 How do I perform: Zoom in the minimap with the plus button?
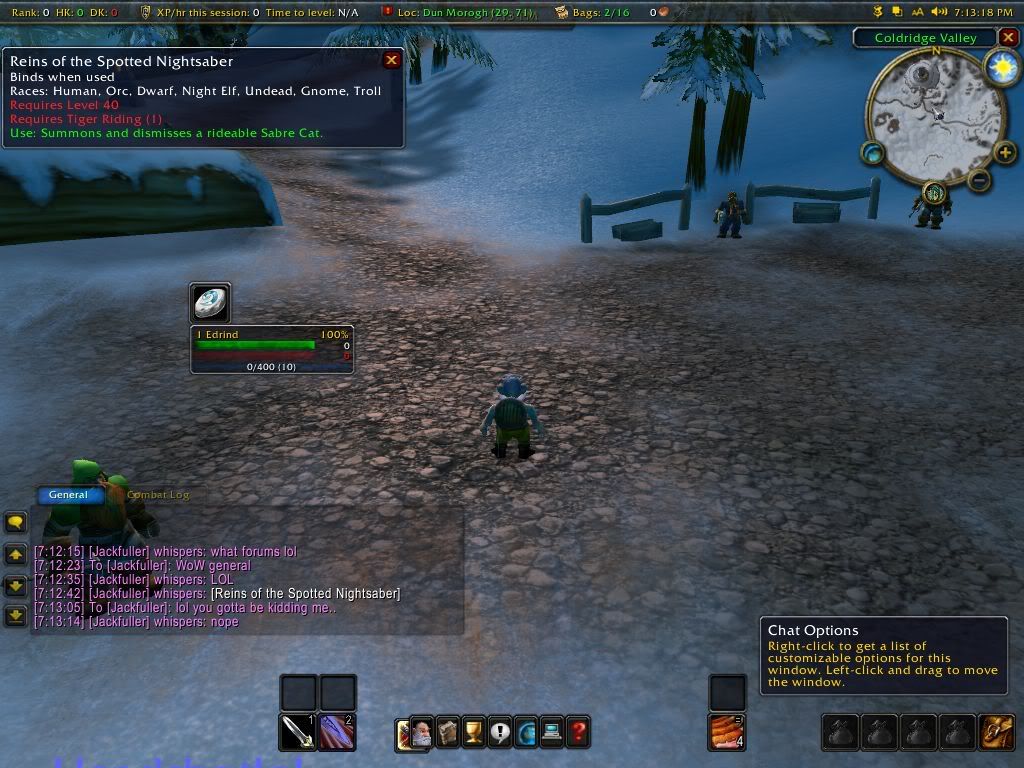coord(1005,152)
